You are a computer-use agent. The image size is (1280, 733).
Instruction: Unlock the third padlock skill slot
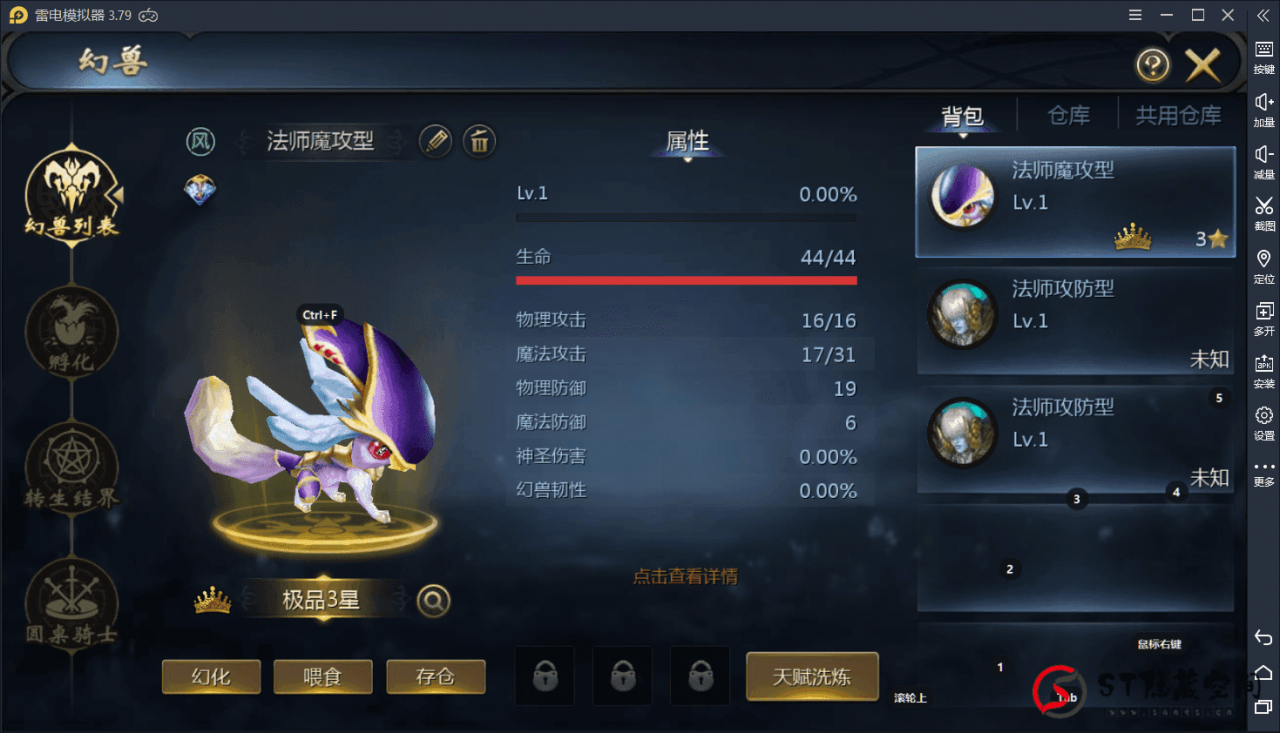699,675
